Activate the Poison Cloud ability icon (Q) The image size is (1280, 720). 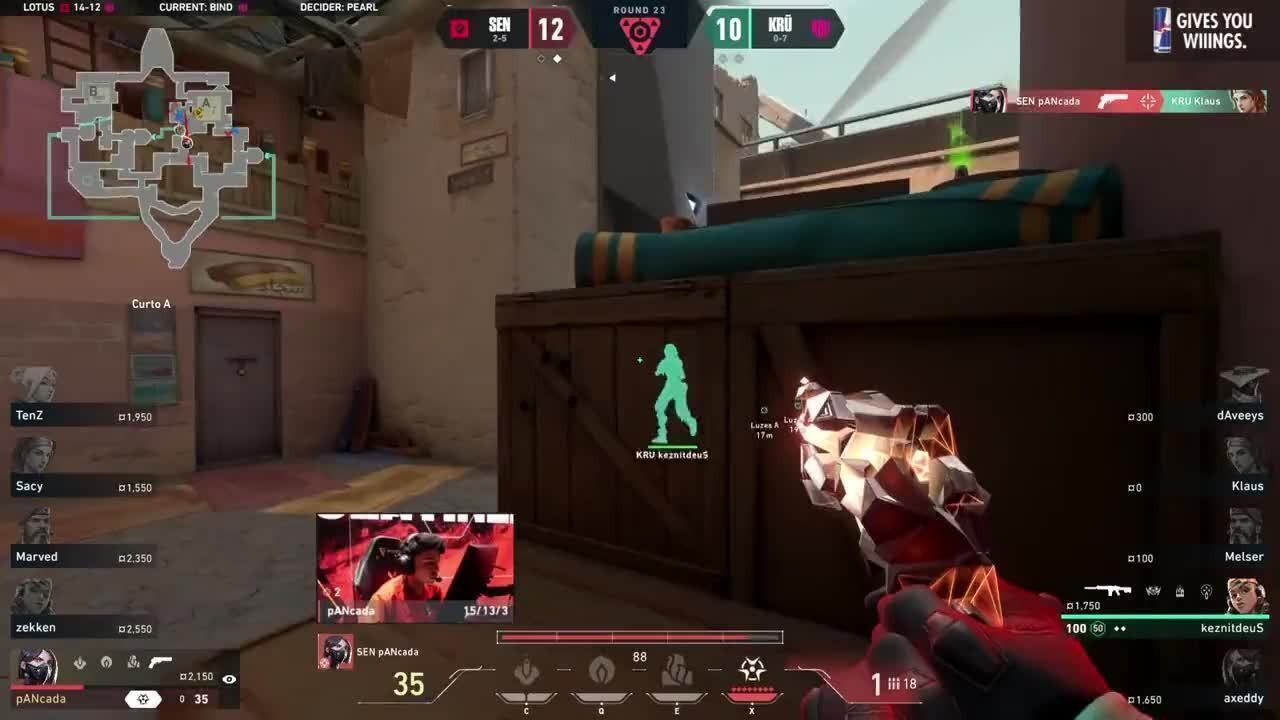click(601, 672)
